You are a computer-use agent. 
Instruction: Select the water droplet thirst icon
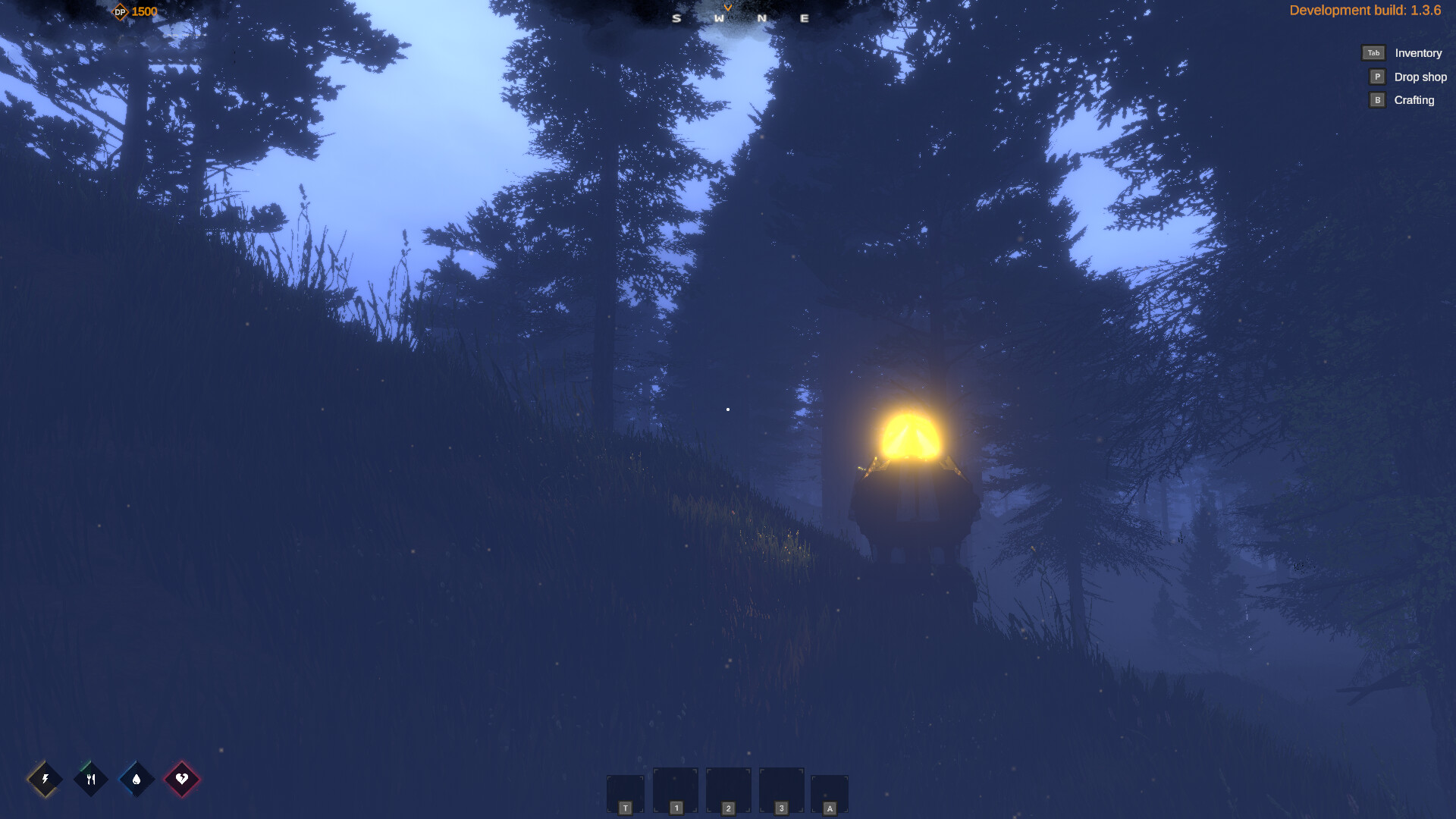137,778
